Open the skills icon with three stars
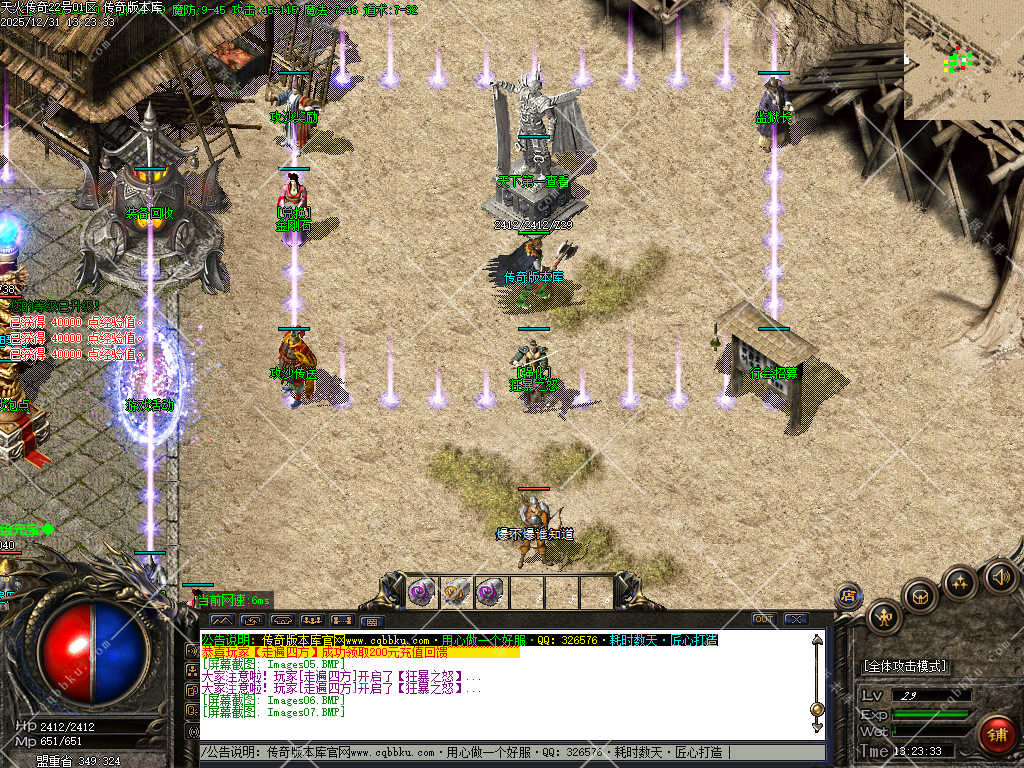This screenshot has width=1024, height=768. pos(960,581)
